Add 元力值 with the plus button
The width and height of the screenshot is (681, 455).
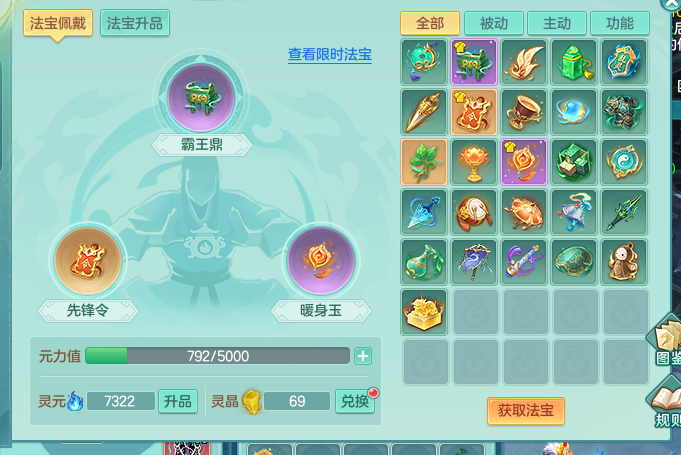pos(362,356)
